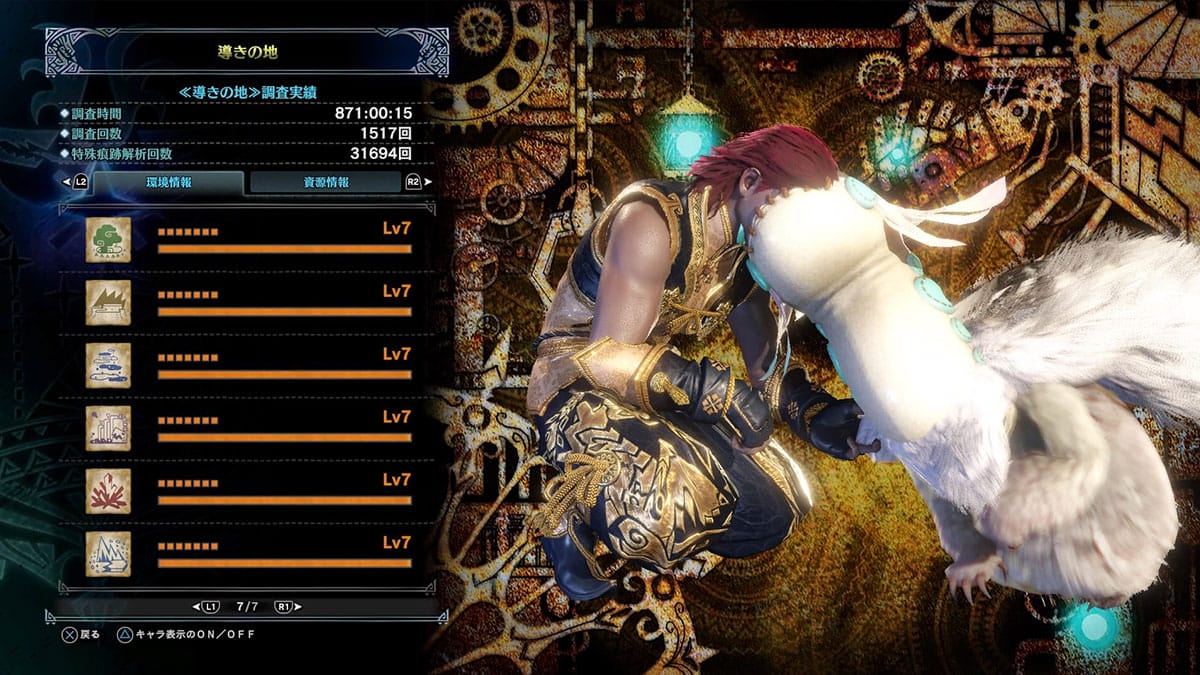Select the green tree forest region icon
Image resolution: width=1200 pixels, height=675 pixels.
(107, 240)
